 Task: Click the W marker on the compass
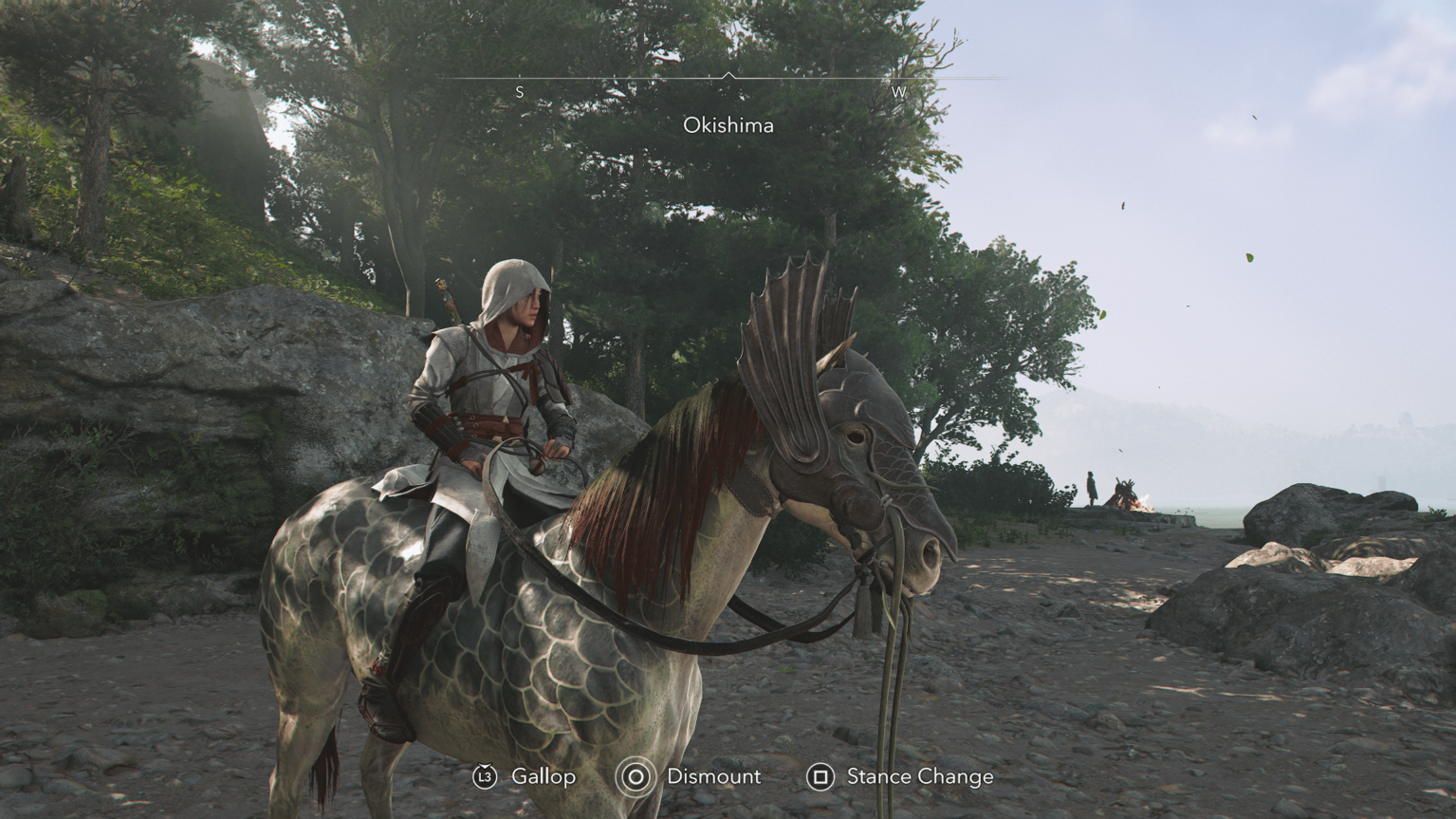898,92
